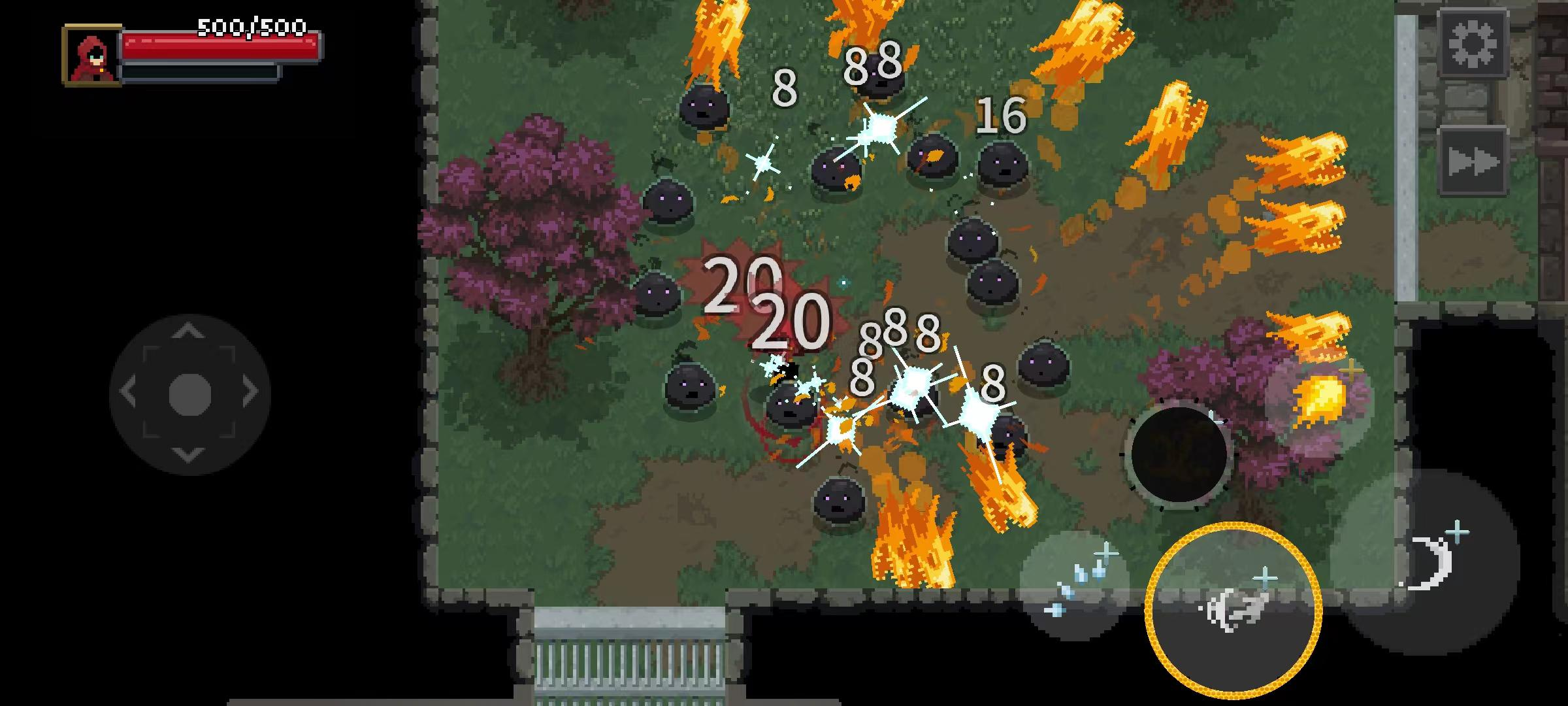The width and height of the screenshot is (1568, 706).
Task: Cast the fireball spell
Action: pyautogui.click(x=1319, y=401)
